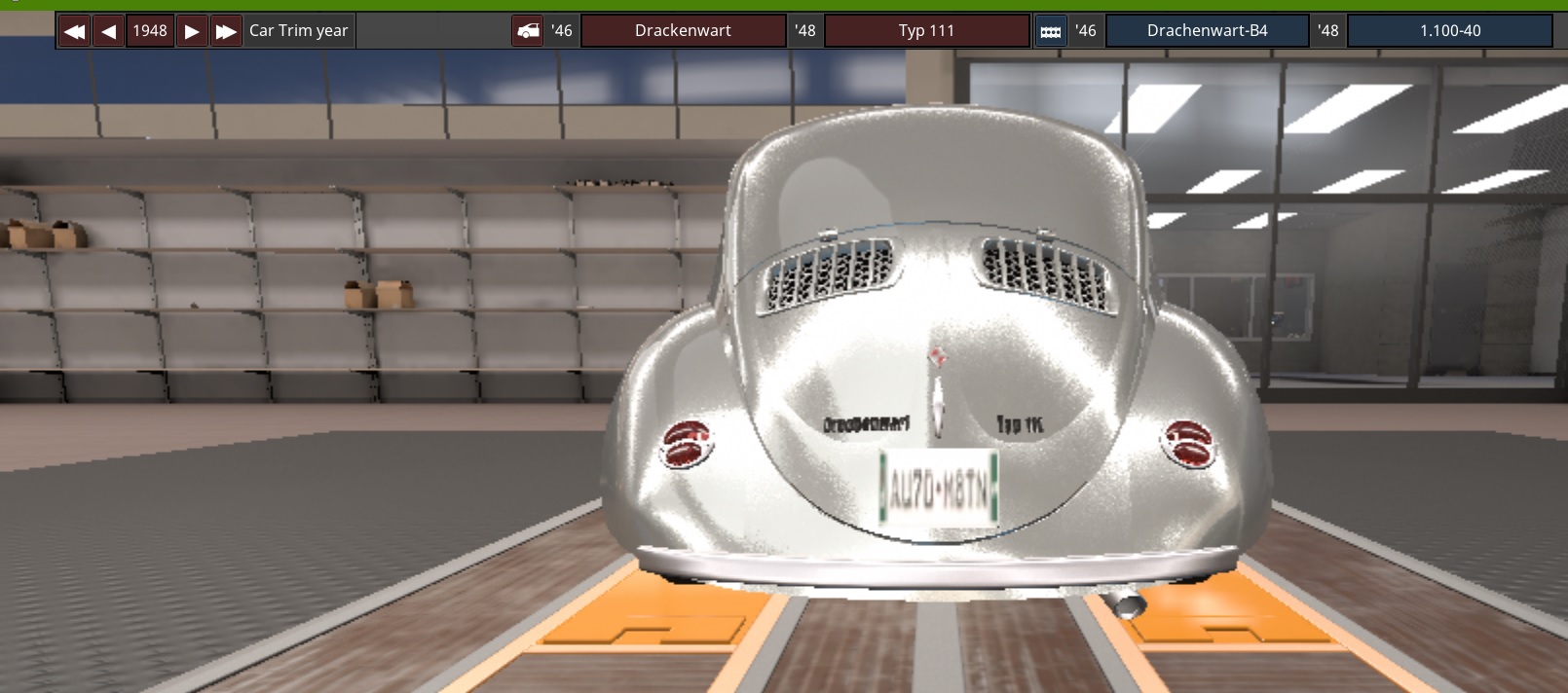Click the car icon in top bar
Viewport: 1568px width, 693px height.
[x=528, y=31]
